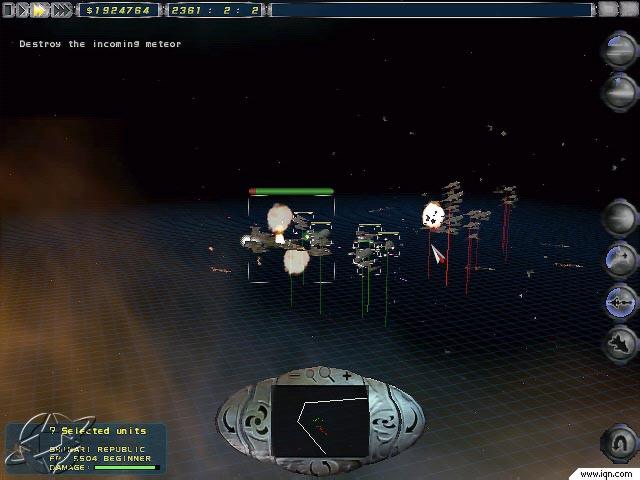Zoom in the minimap with the plus button
Viewport: 640px width, 480px height.
click(347, 376)
